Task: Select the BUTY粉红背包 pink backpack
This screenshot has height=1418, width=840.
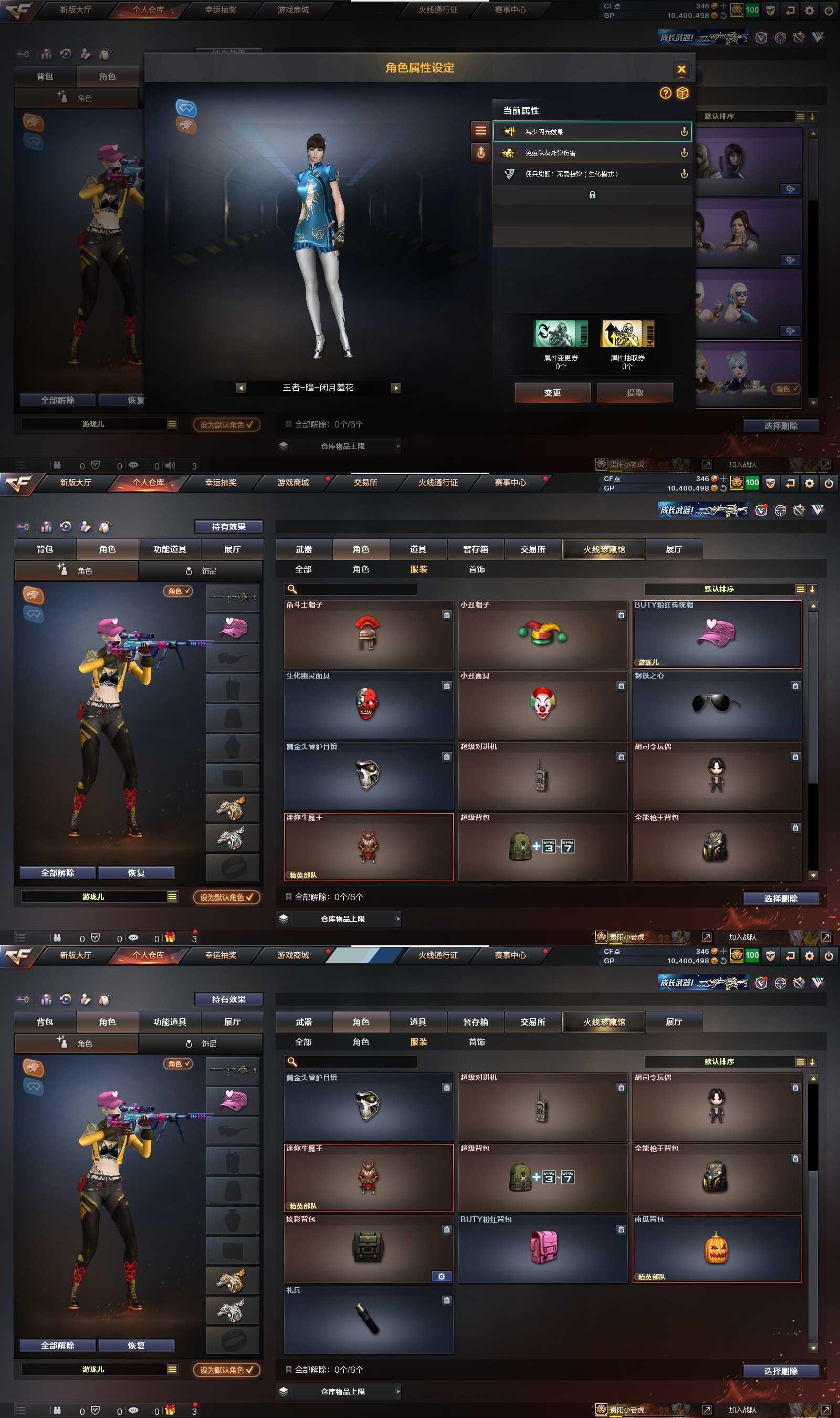Action: pos(542,1248)
